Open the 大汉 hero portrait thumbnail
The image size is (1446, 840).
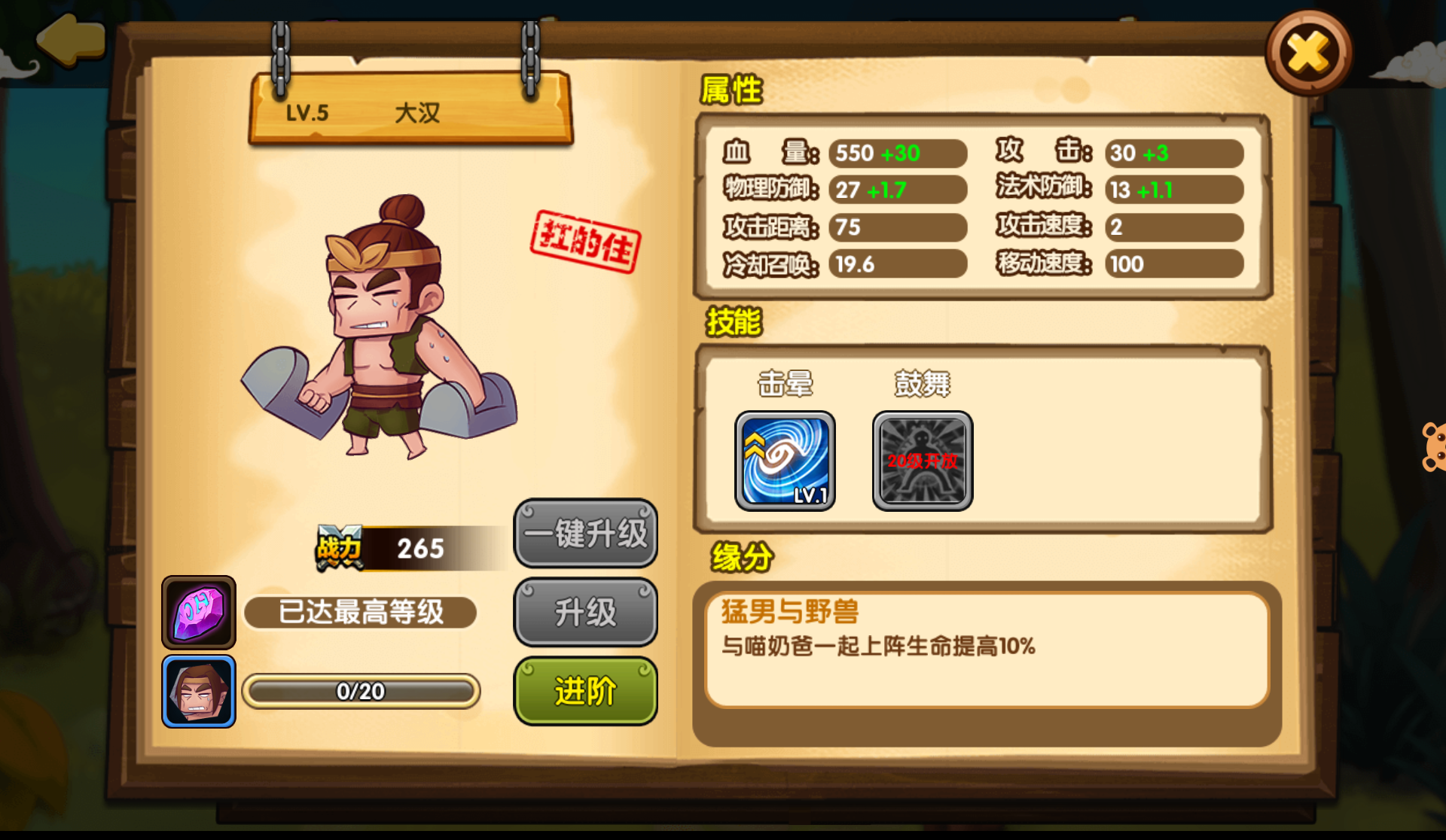point(198,690)
